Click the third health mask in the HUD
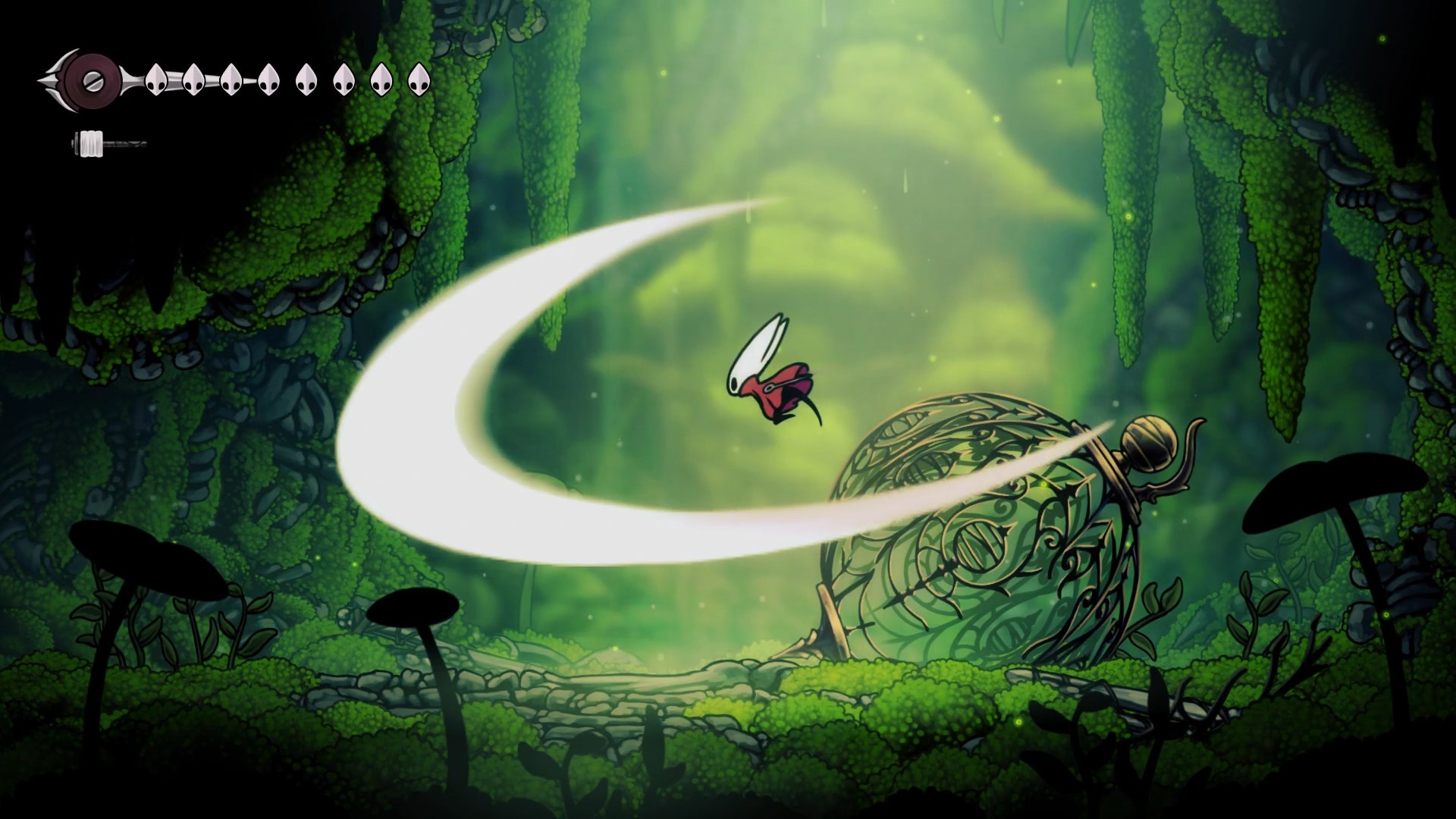The width and height of the screenshot is (1456, 819). point(231,80)
